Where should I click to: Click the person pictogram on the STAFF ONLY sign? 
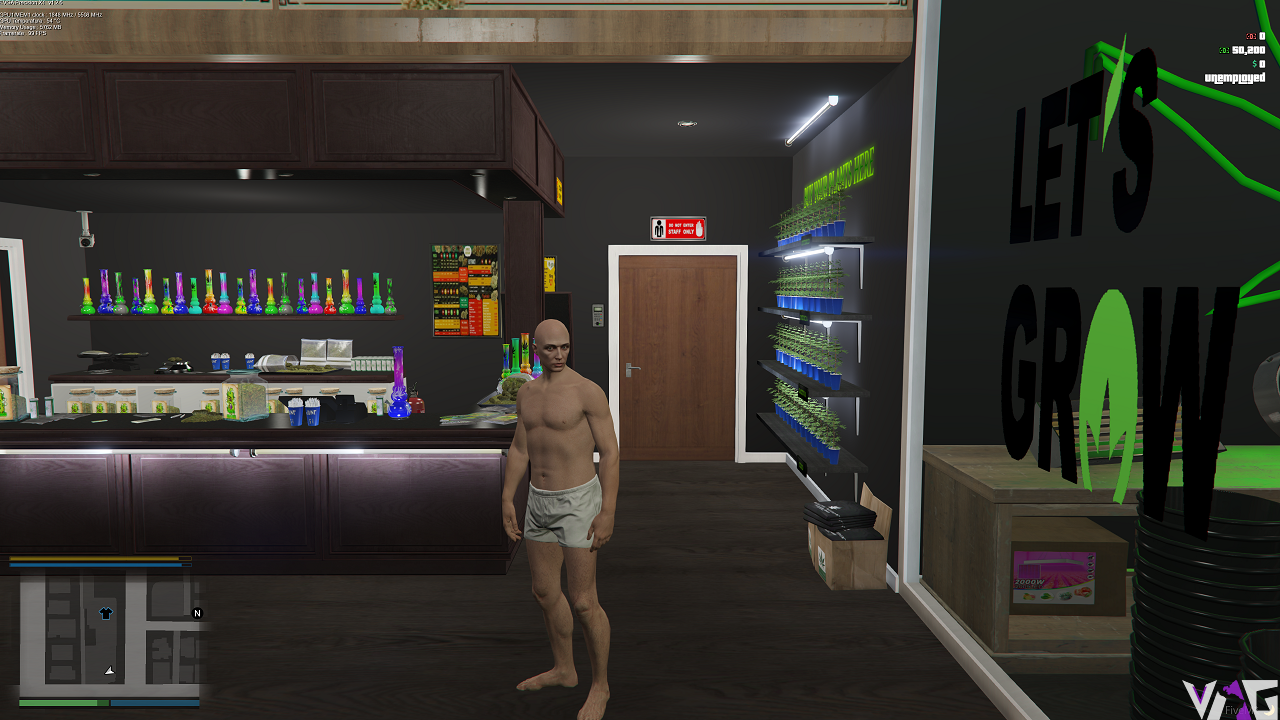(x=659, y=228)
